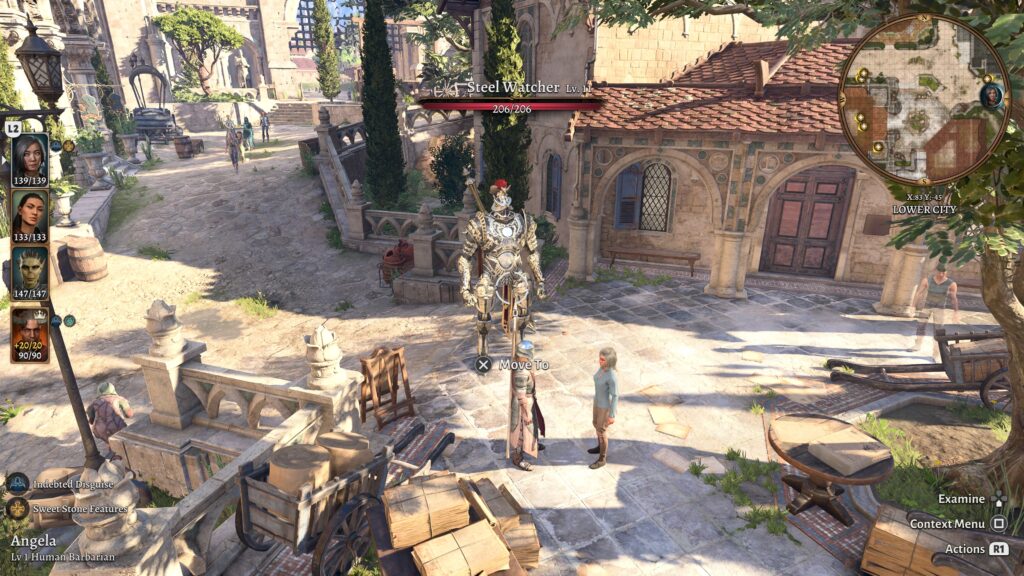Viewport: 1024px width, 576px height.
Task: Click the Indebted Disguise status icon
Action: pos(18,484)
